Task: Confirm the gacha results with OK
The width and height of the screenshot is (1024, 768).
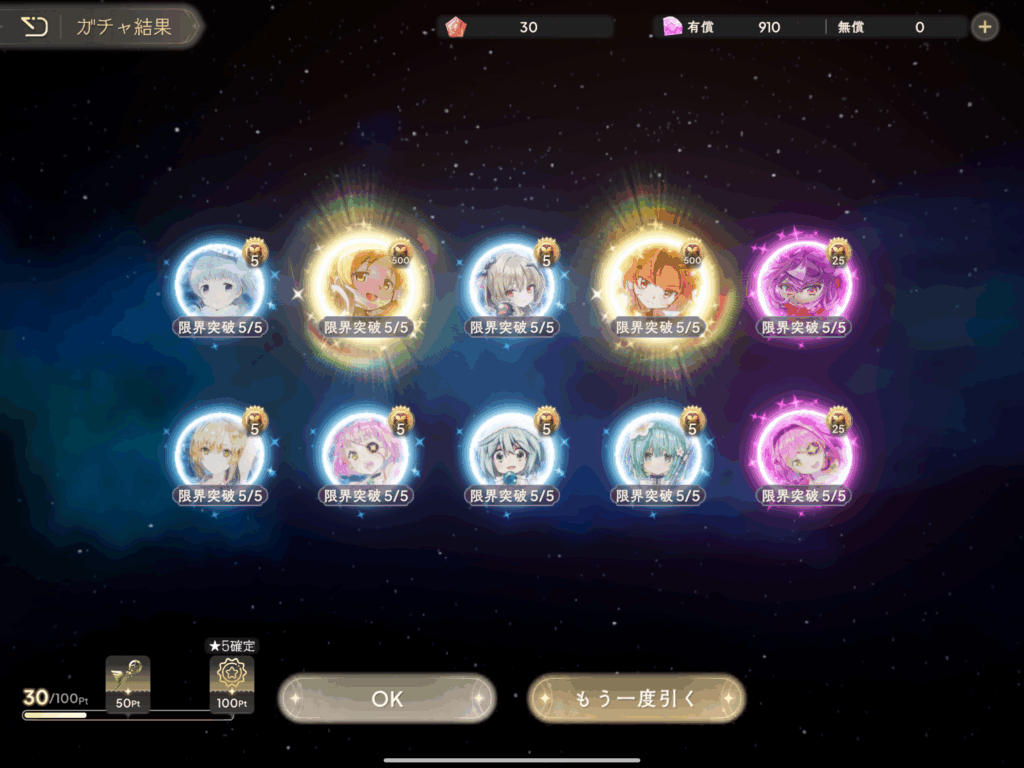Action: point(387,699)
